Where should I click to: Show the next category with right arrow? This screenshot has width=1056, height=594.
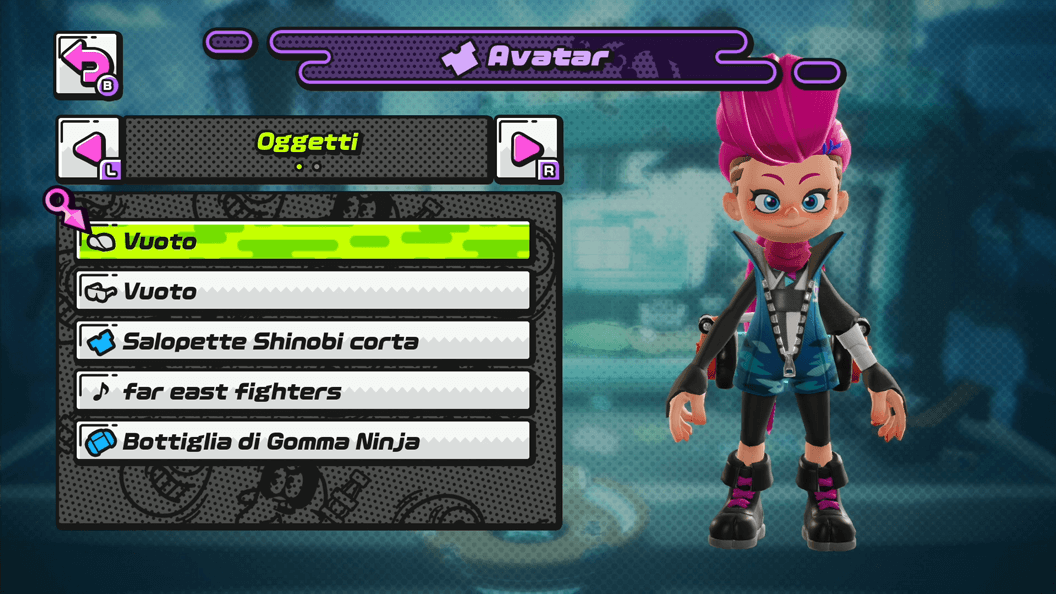527,150
